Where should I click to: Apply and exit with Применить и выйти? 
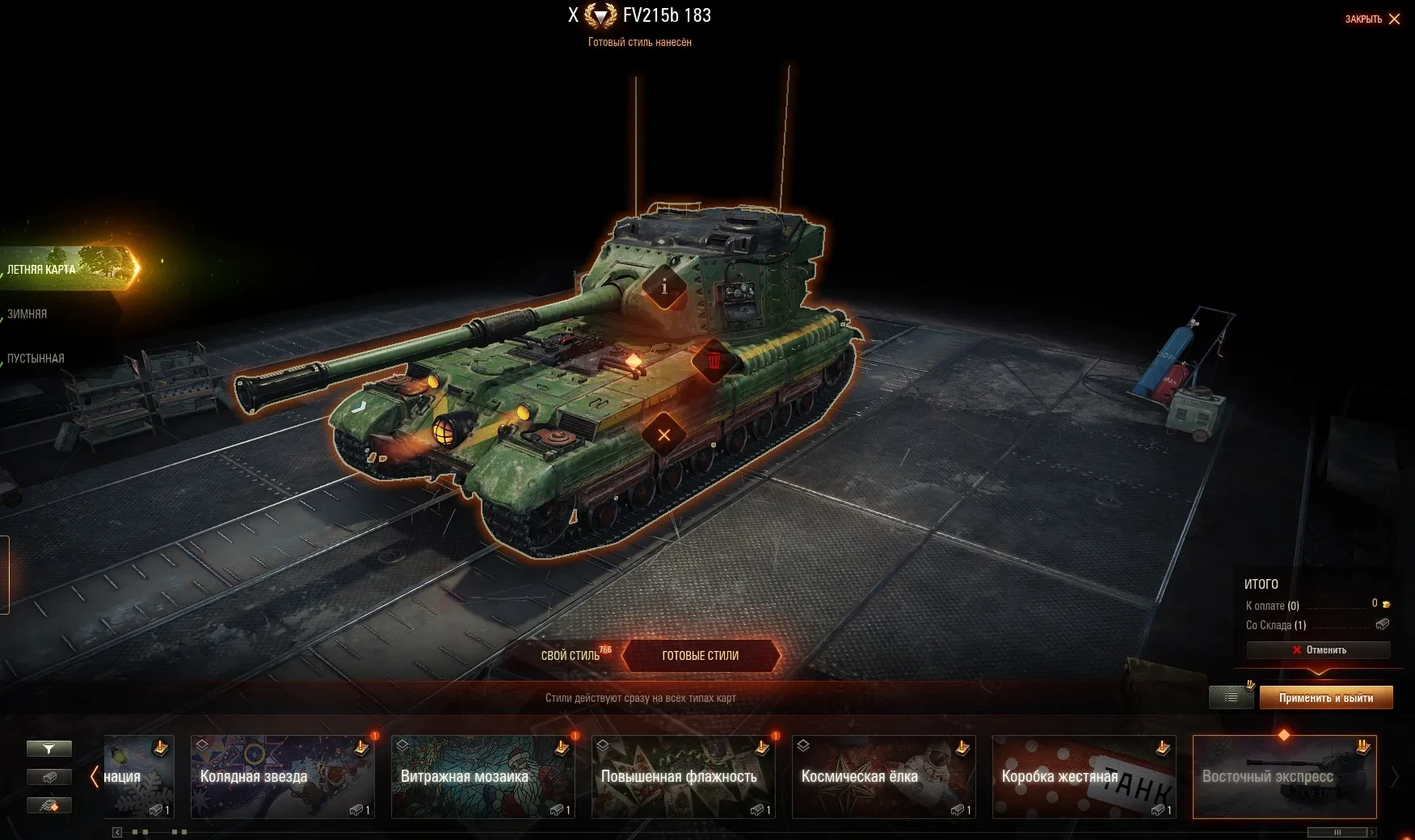tap(1325, 698)
